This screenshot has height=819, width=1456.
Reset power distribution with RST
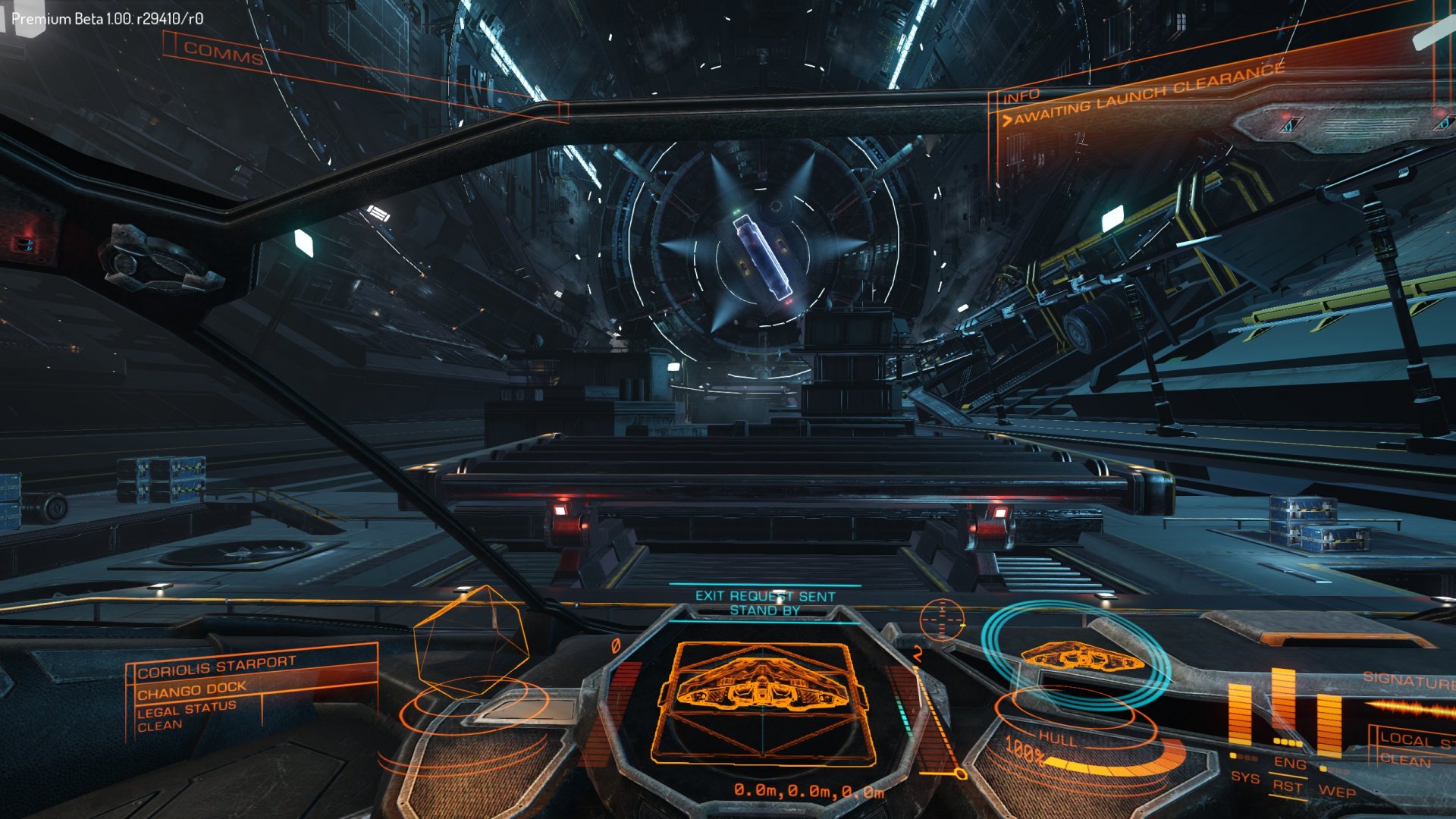tap(1287, 786)
